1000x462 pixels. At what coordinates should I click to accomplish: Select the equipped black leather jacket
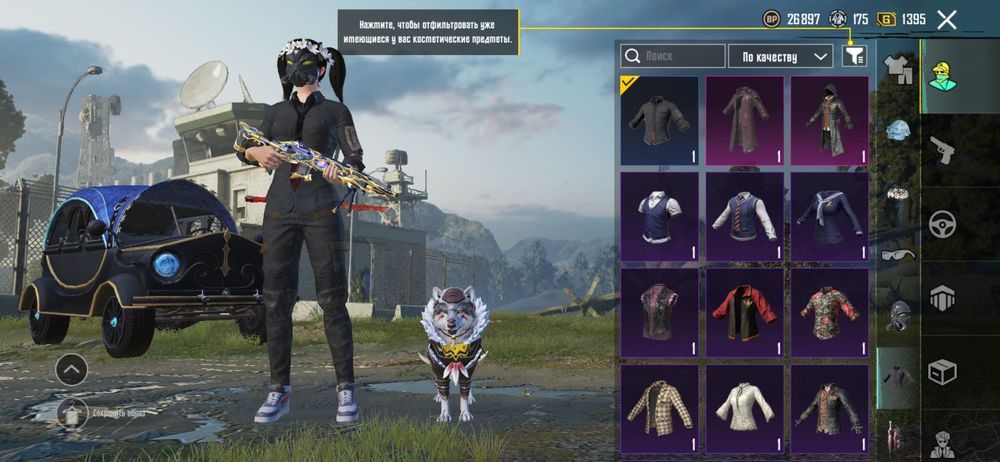659,120
